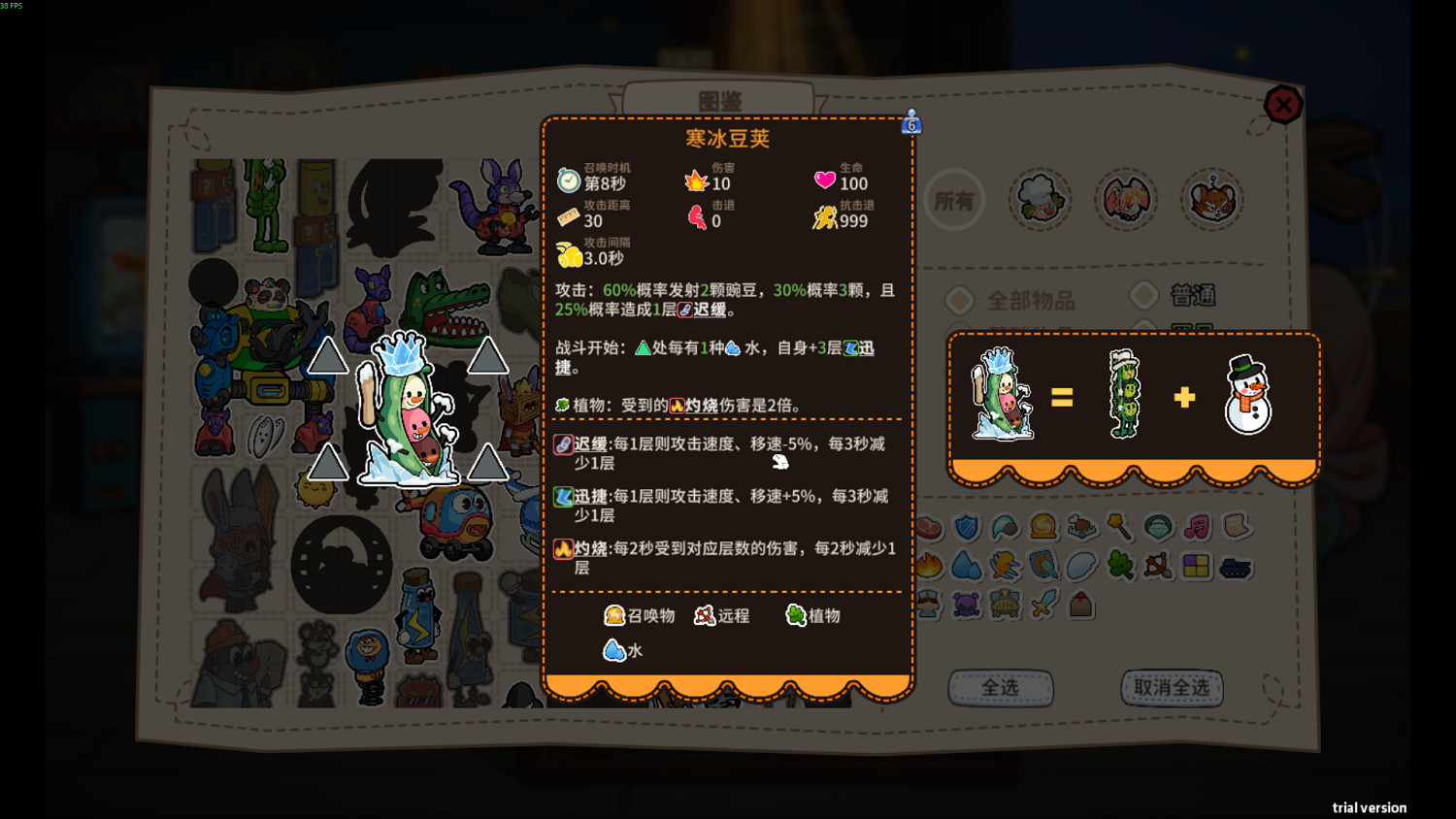Enable the 普通 (Normal) rarity filter
The width and height of the screenshot is (1456, 819).
tap(1143, 295)
